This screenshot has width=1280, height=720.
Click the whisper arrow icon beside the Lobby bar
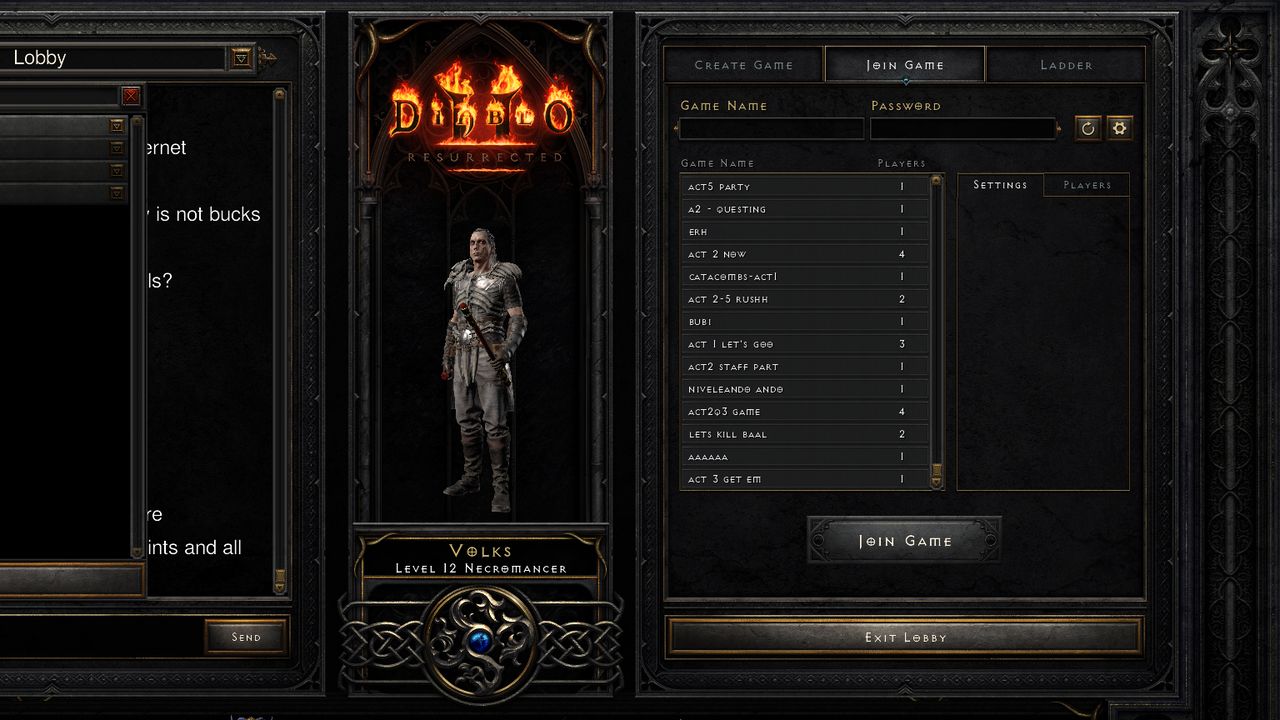tap(267, 57)
